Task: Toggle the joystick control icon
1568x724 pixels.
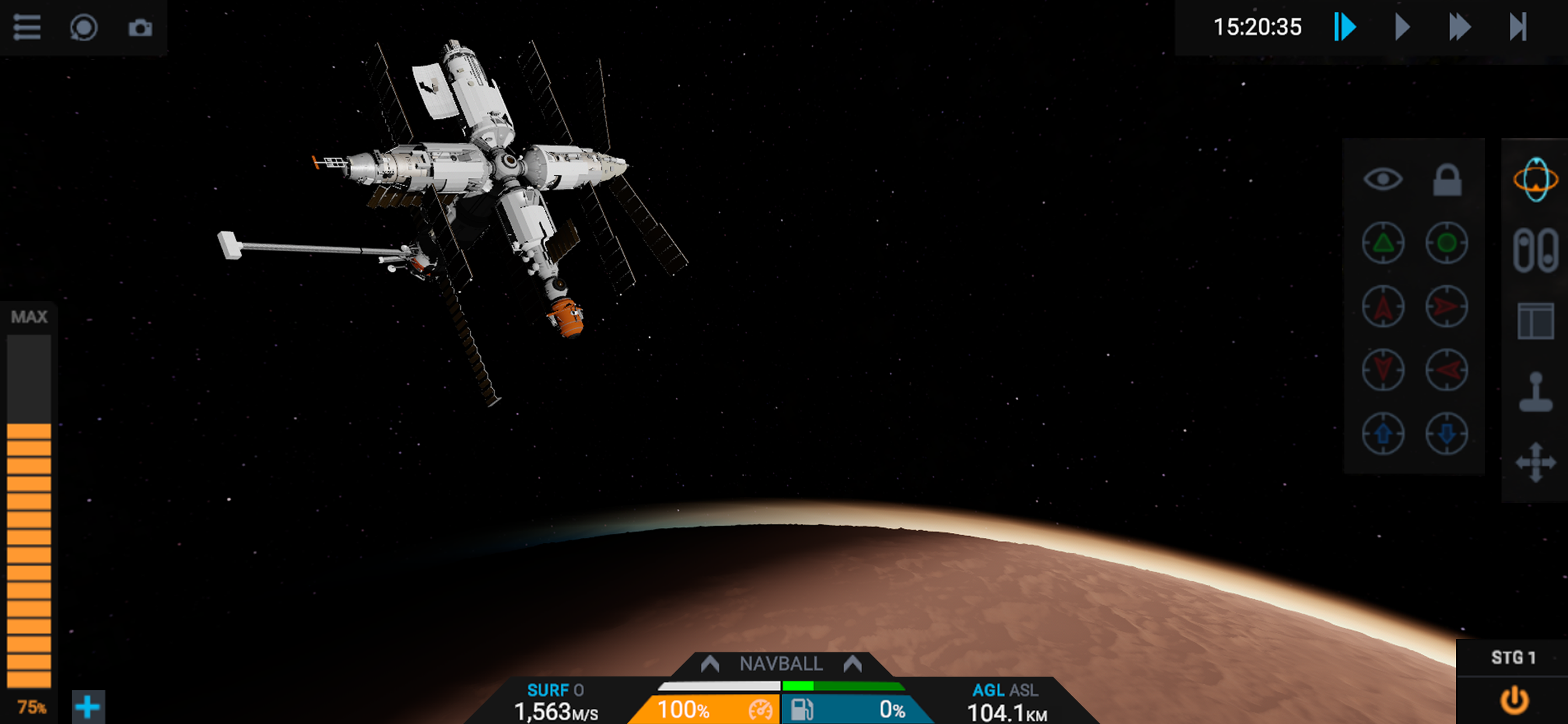Action: (1535, 392)
